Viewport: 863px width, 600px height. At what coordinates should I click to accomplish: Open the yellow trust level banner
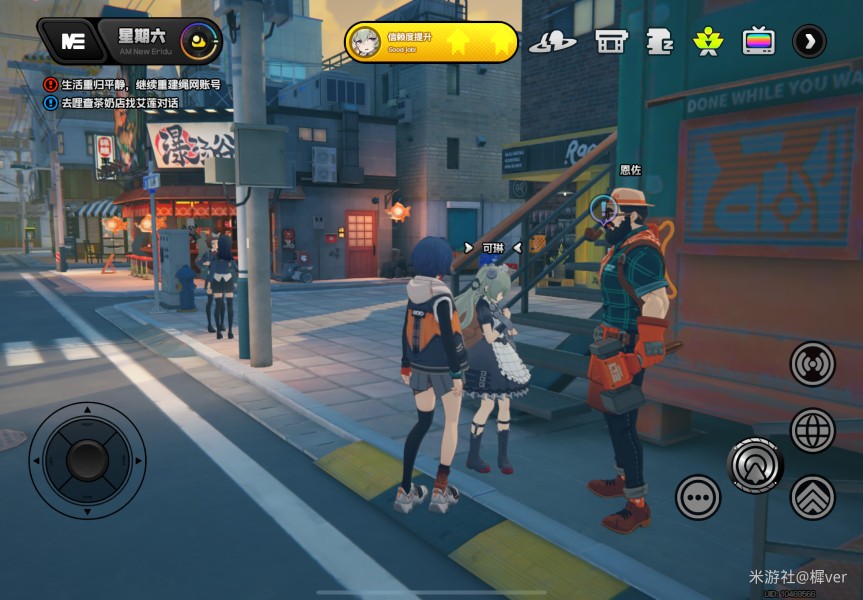(x=431, y=42)
